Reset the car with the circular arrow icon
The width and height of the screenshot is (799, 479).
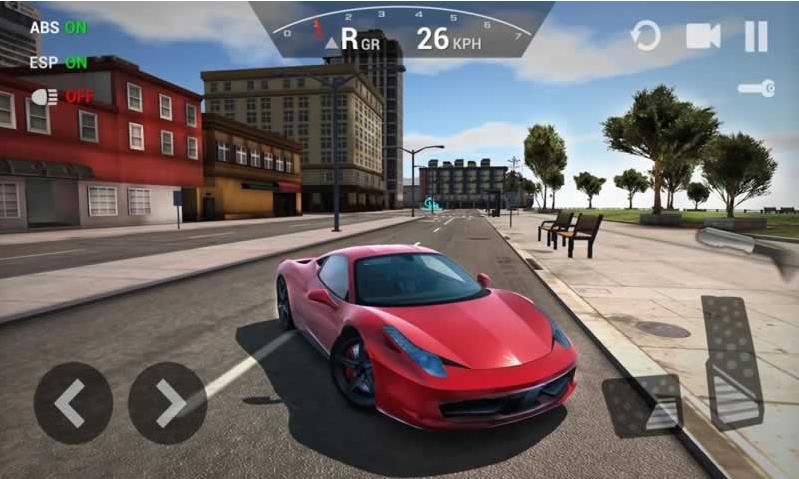pos(646,37)
